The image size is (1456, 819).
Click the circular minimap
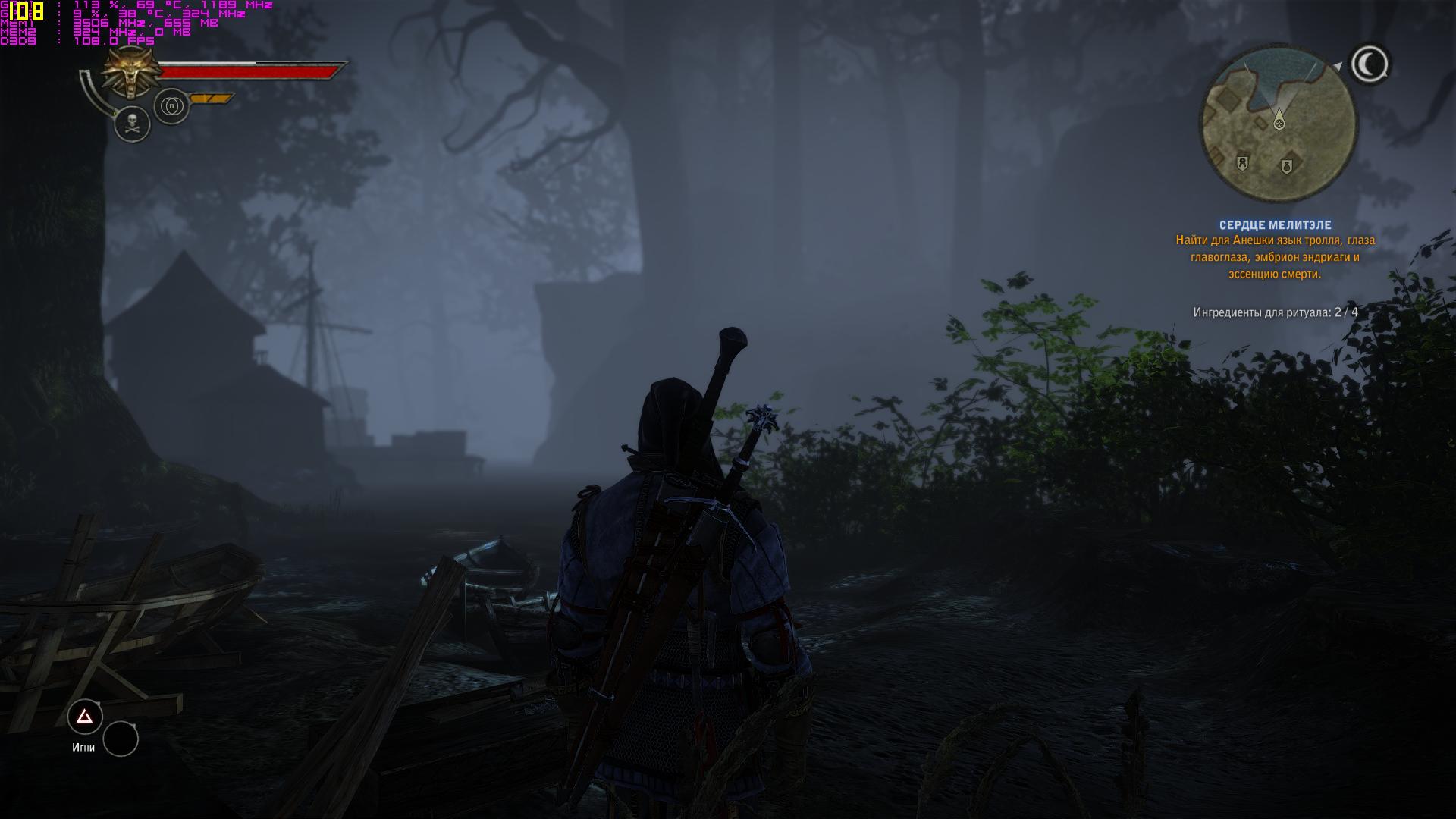pos(1279,124)
